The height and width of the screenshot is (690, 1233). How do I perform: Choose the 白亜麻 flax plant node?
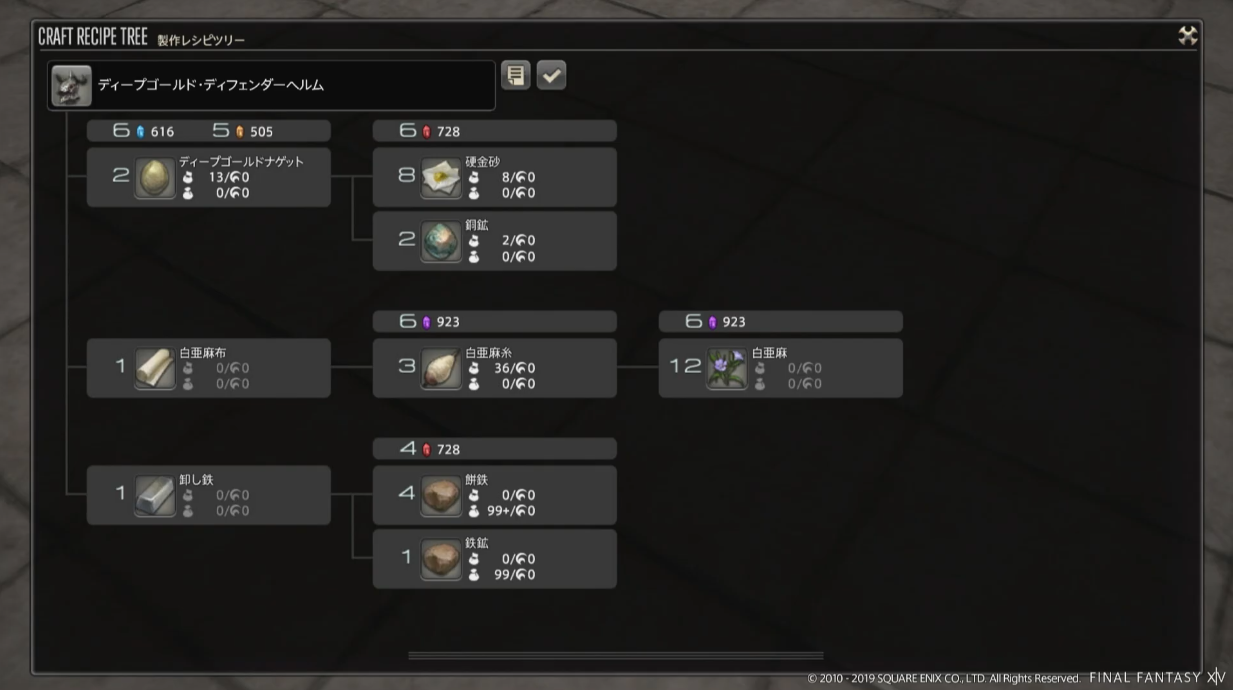pyautogui.click(x=780, y=368)
